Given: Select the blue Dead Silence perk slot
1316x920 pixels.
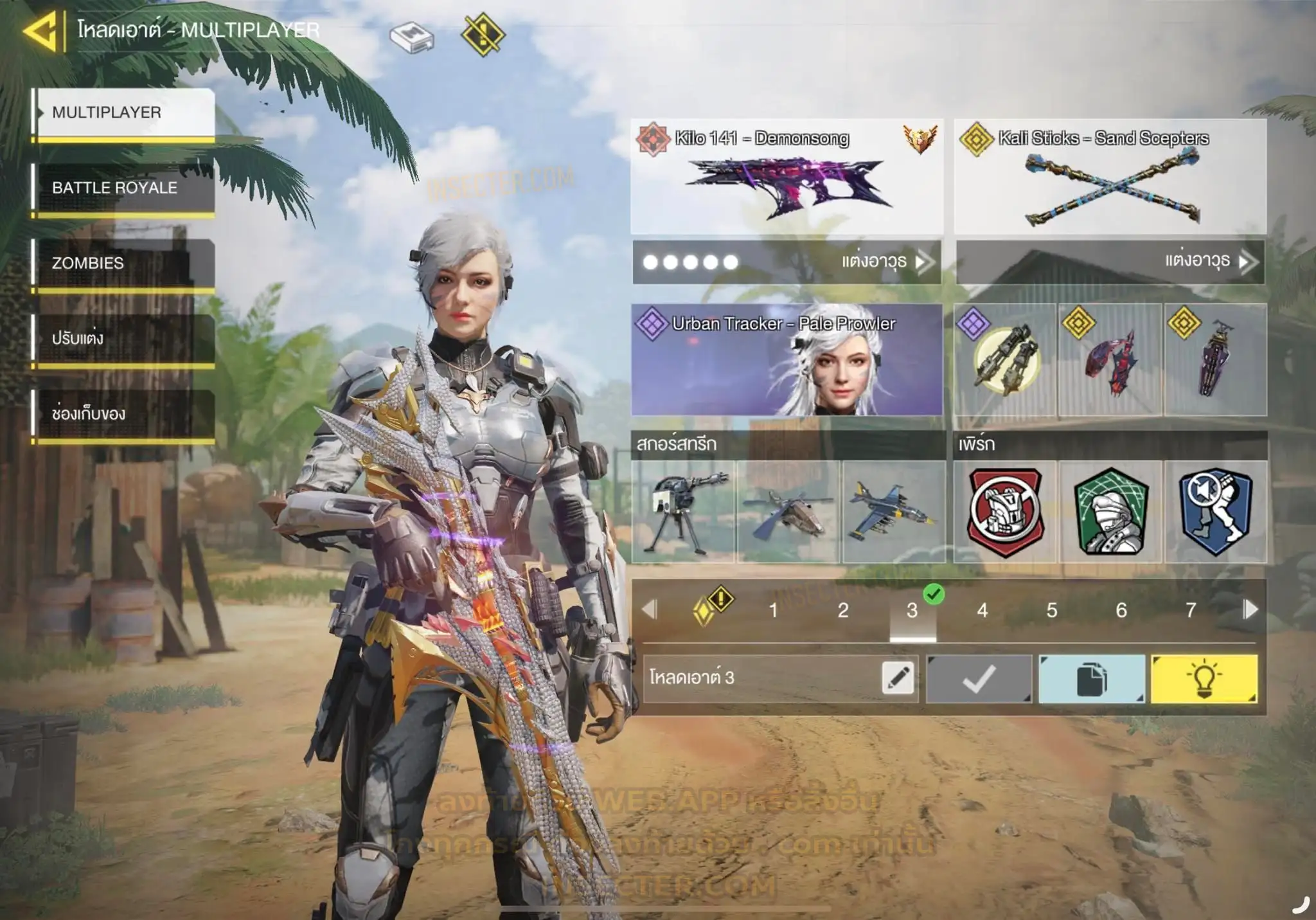Looking at the screenshot, I should 1215,512.
